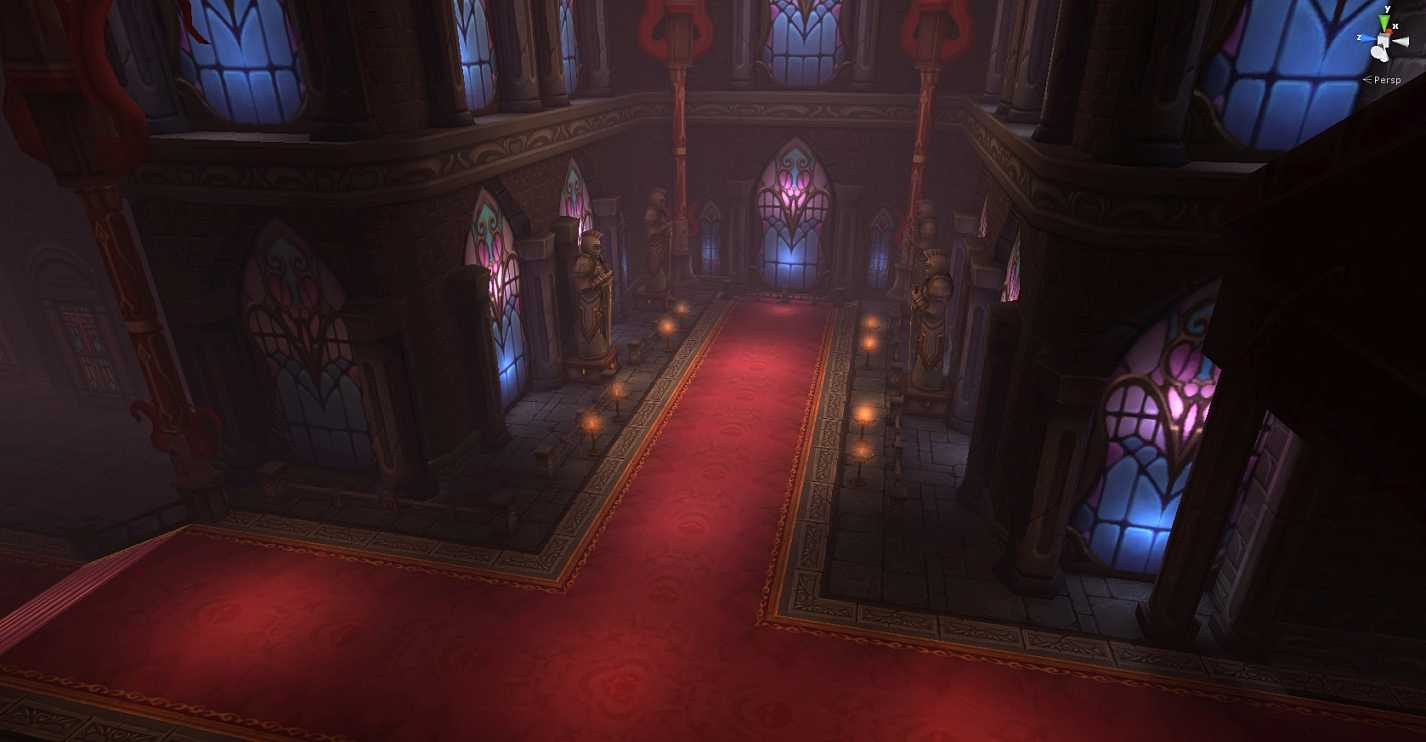Select the blue Z axis gizmo arm
This screenshot has height=742, width=1426.
click(x=1368, y=38)
